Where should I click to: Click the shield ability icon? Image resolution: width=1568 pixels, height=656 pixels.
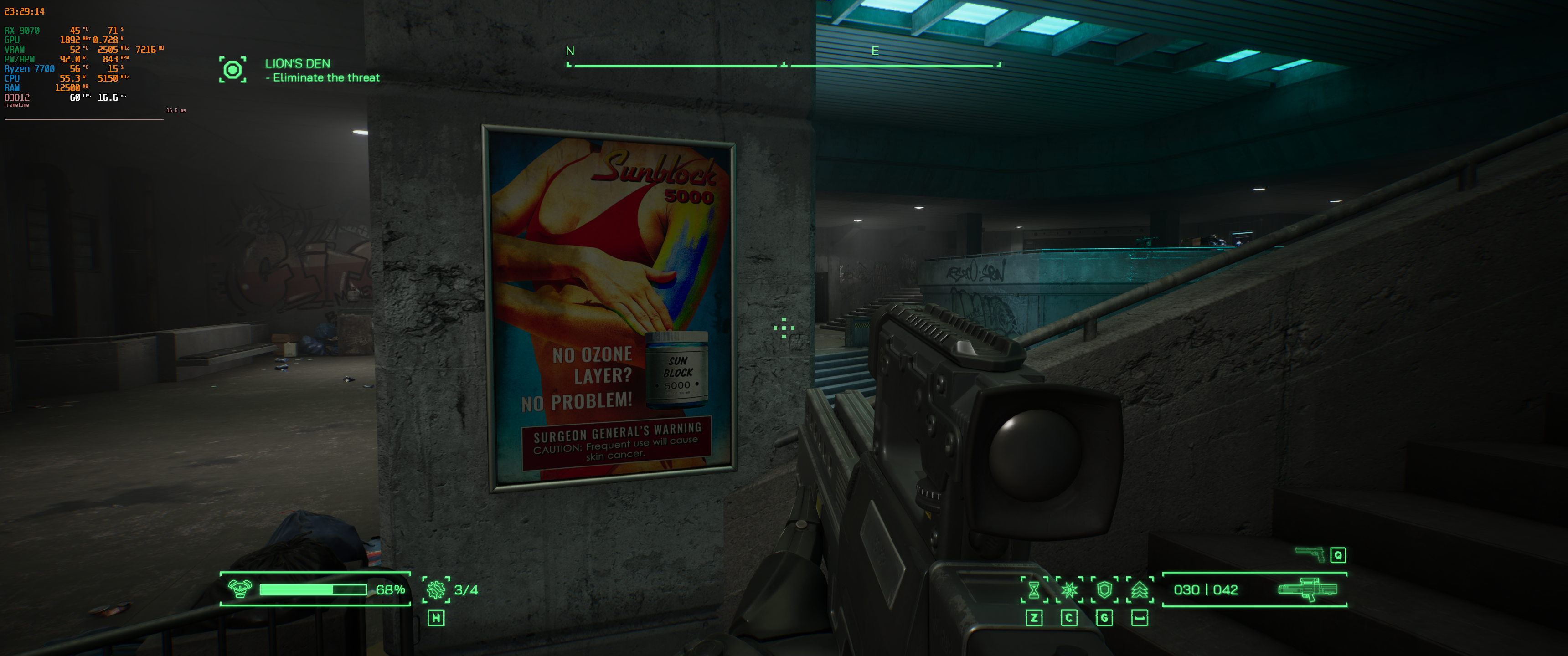[x=1105, y=589]
